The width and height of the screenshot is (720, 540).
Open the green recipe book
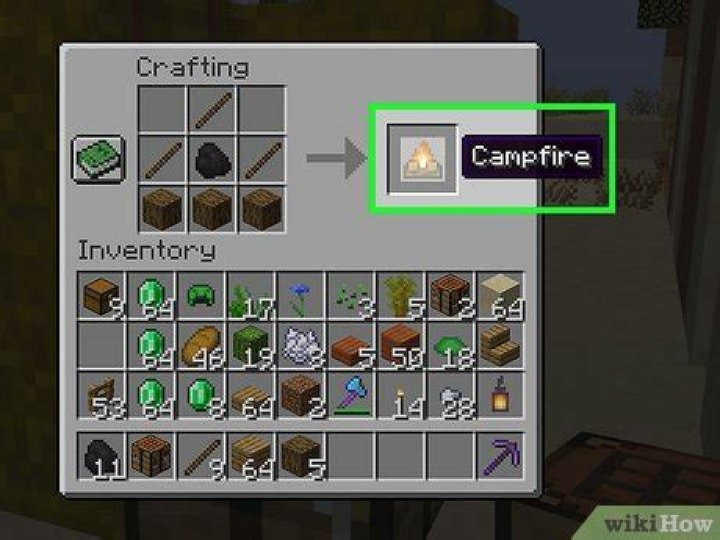99,160
